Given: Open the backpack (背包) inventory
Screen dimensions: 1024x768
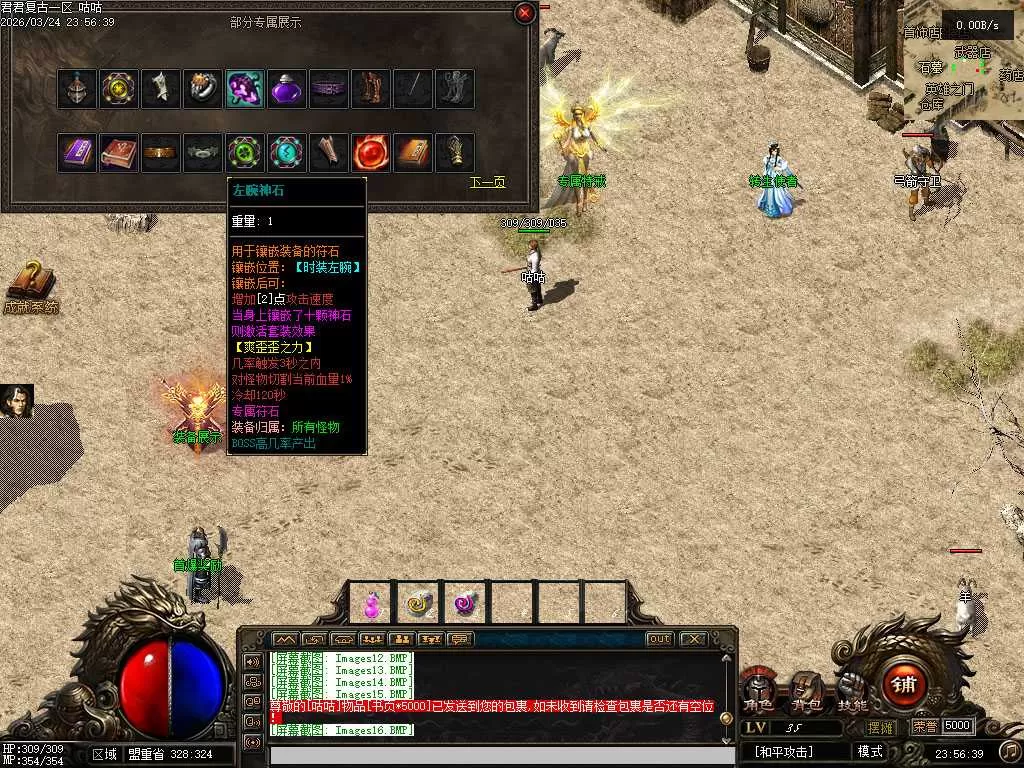Looking at the screenshot, I should click(x=805, y=692).
